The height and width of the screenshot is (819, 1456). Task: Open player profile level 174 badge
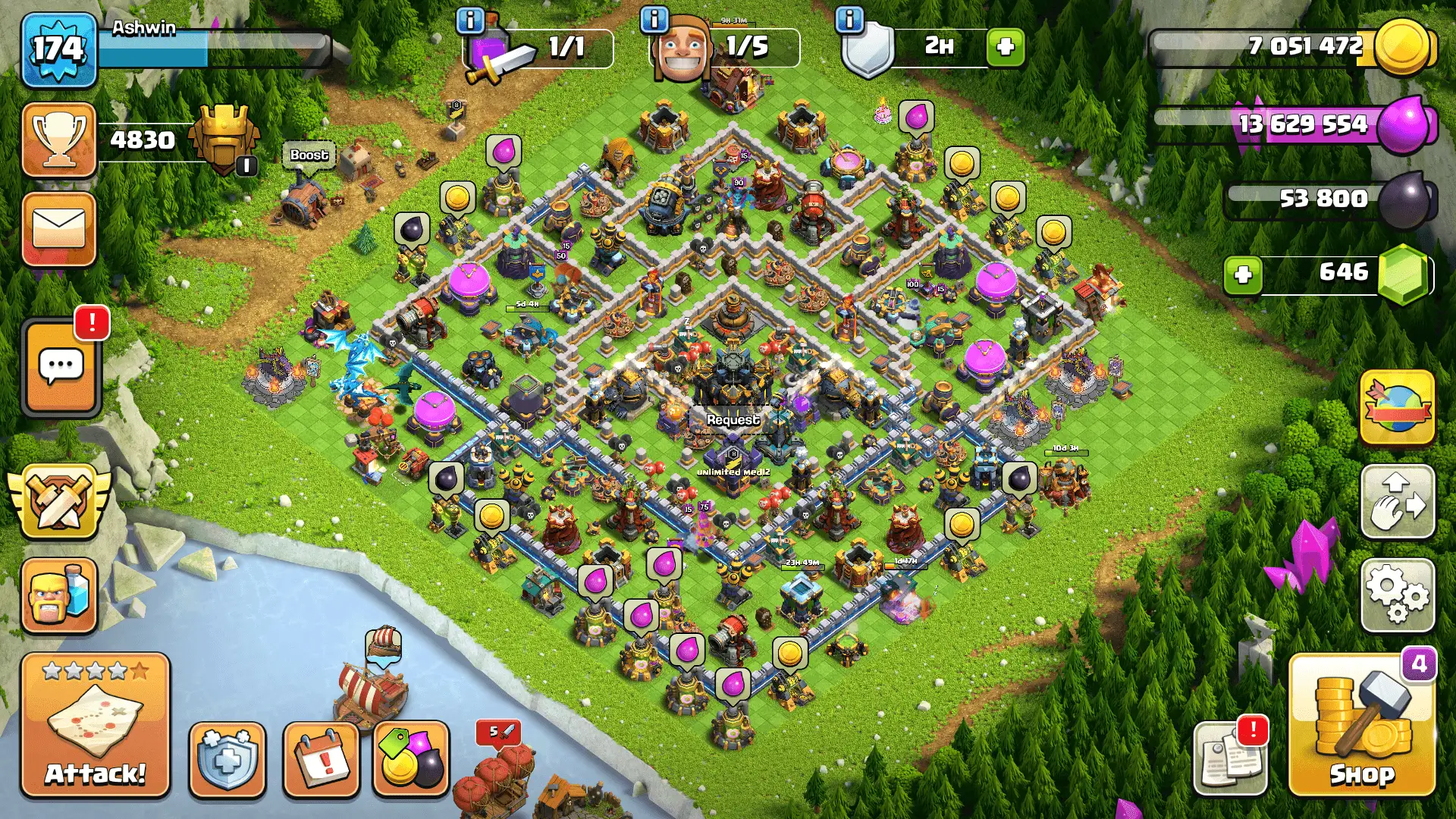pos(59,50)
